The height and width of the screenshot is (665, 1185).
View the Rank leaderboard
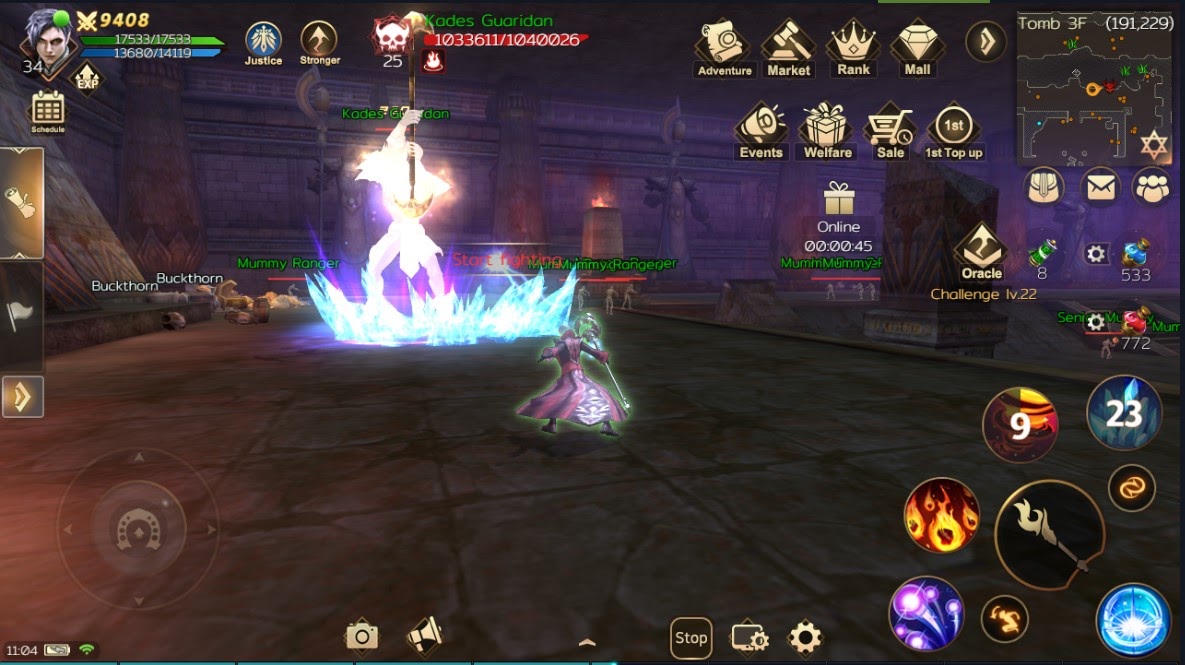[x=853, y=46]
